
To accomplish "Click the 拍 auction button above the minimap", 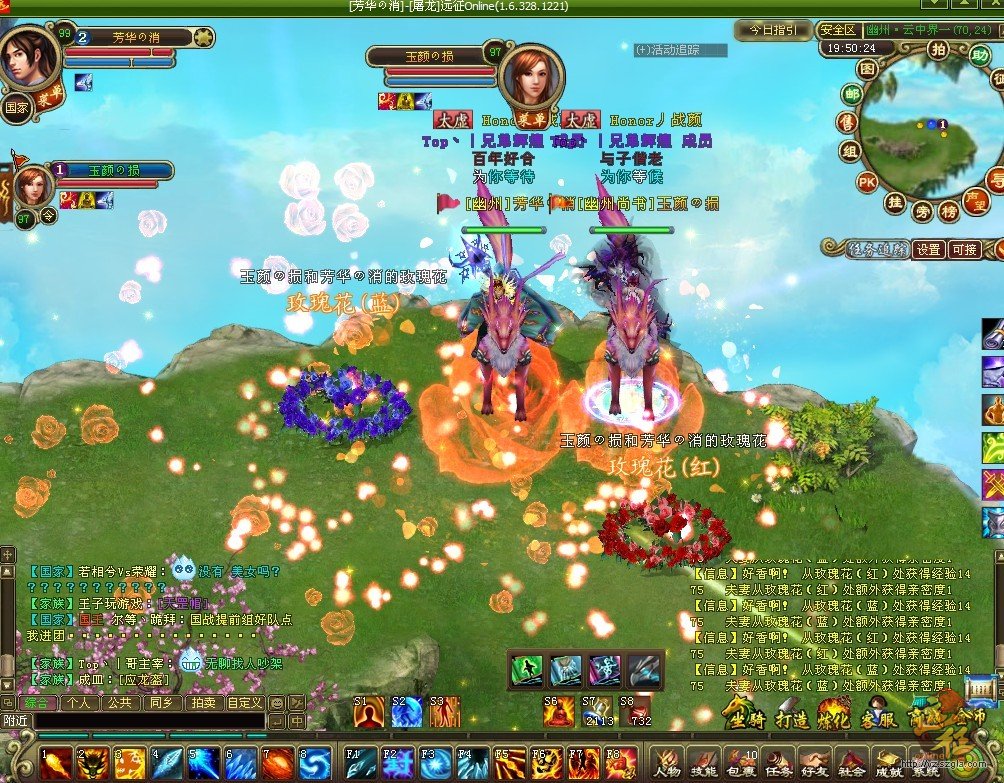I will pos(937,49).
